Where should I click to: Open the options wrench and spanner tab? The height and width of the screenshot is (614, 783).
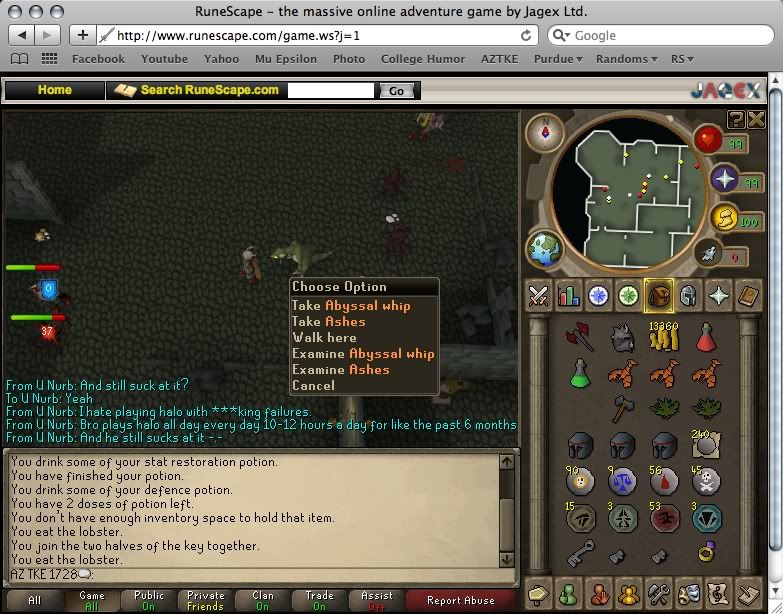(662, 591)
